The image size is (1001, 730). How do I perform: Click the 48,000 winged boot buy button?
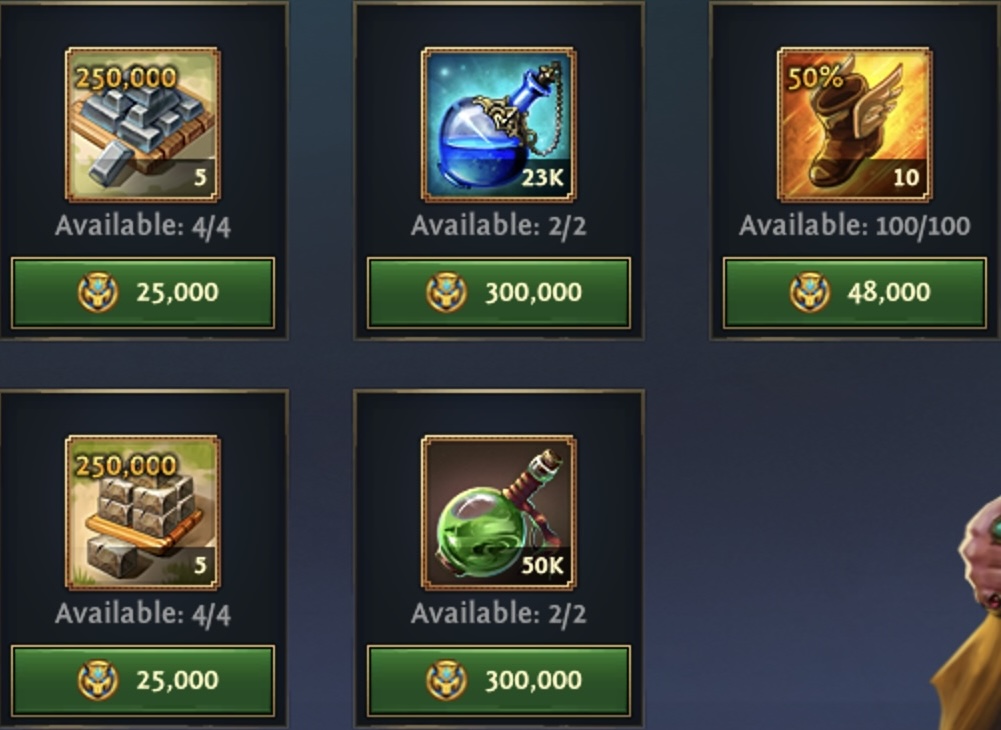coord(855,293)
